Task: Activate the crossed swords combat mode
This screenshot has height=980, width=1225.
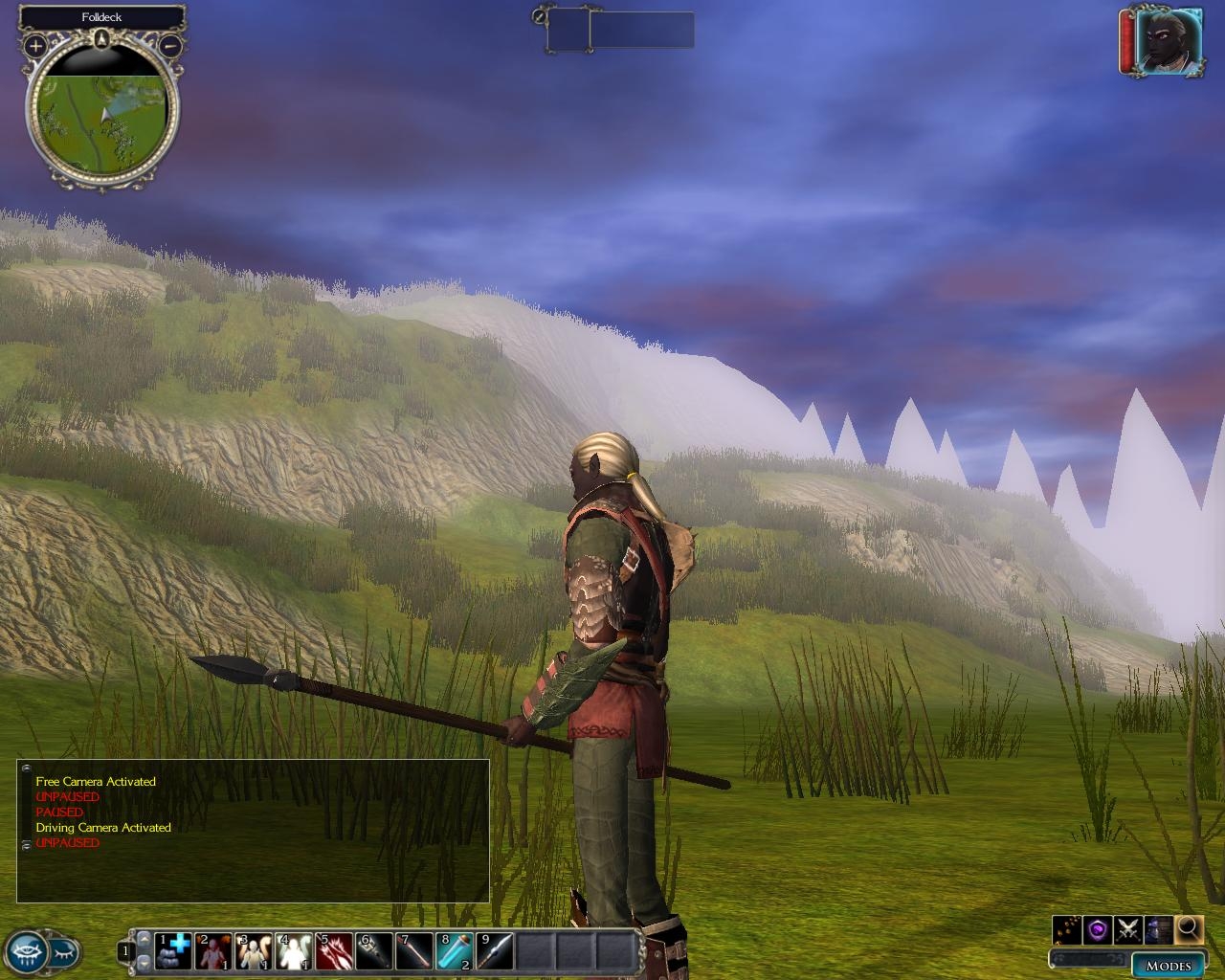Action: click(x=1128, y=928)
